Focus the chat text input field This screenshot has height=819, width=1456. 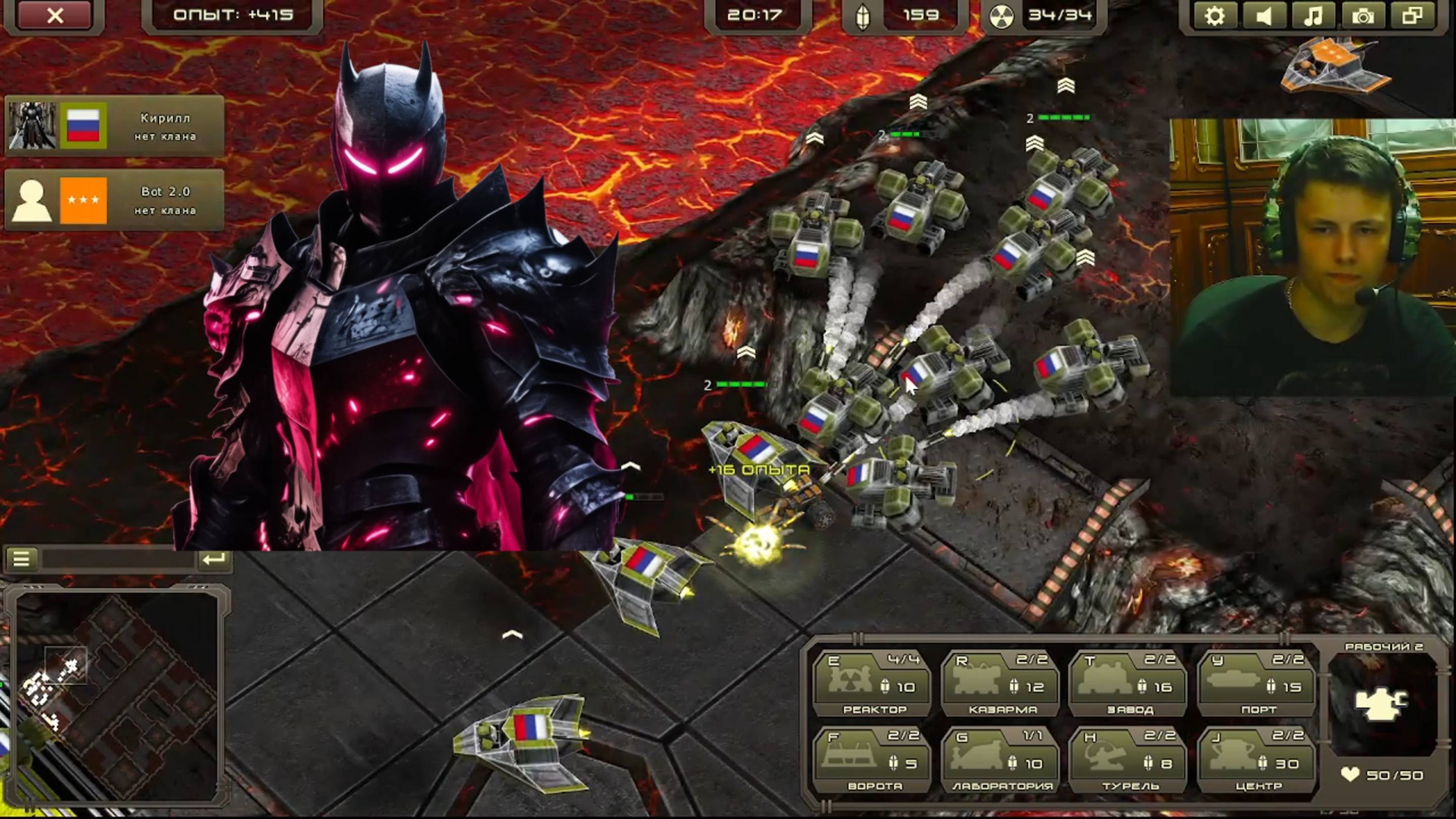click(118, 560)
